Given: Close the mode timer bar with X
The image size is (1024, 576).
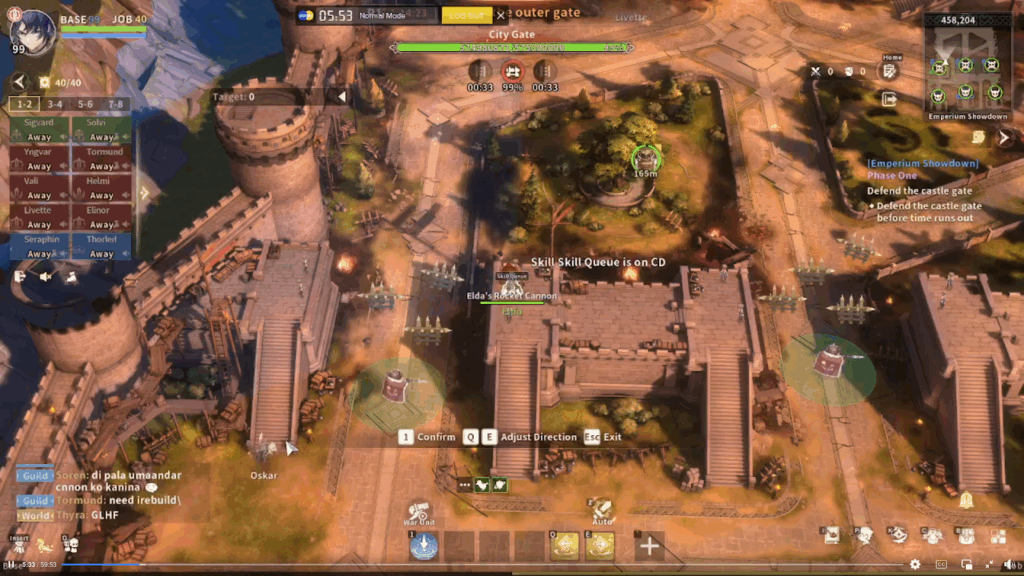Looking at the screenshot, I should 501,16.
